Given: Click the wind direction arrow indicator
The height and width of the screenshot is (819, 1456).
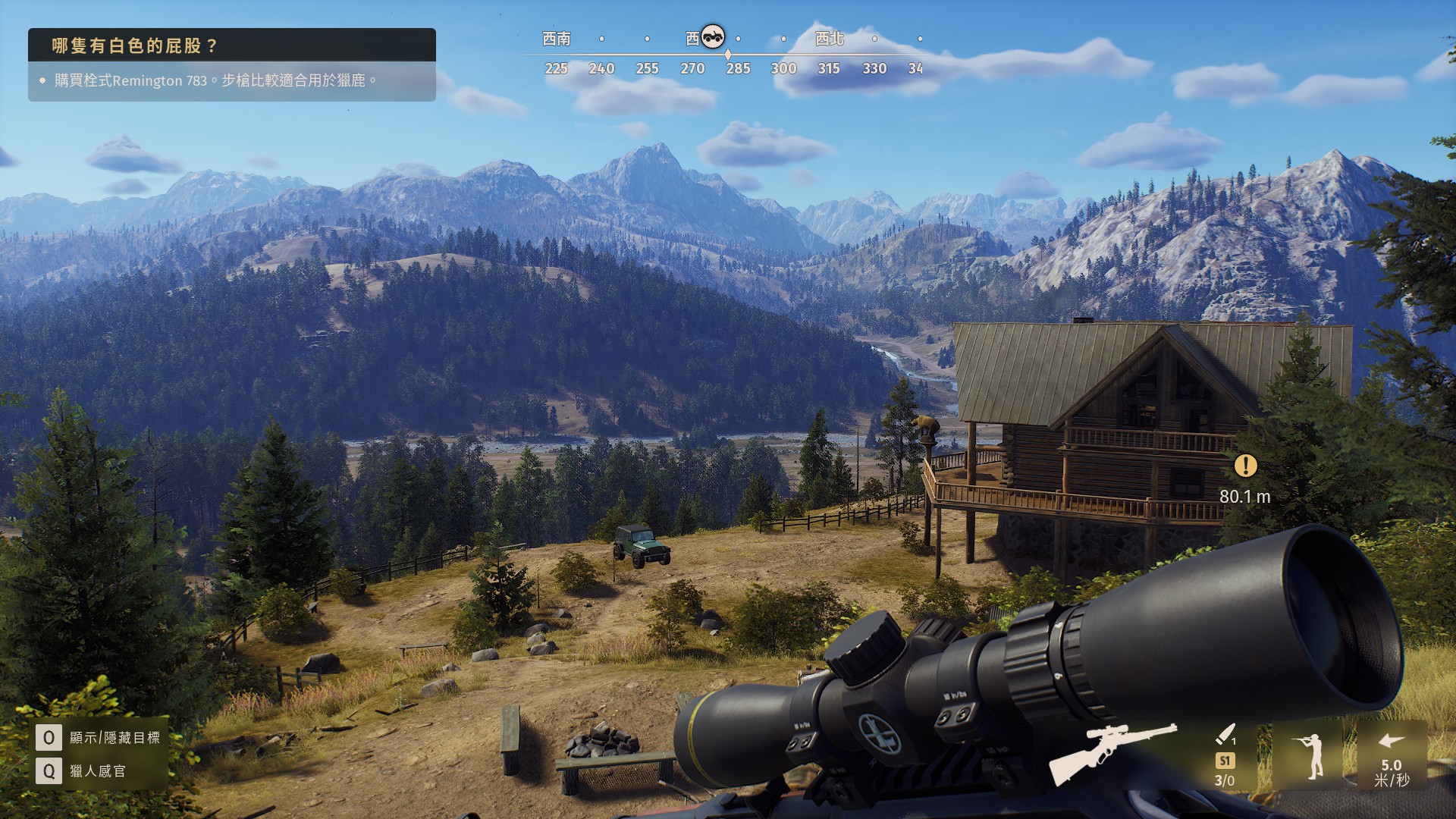Looking at the screenshot, I should pyautogui.click(x=1391, y=742).
